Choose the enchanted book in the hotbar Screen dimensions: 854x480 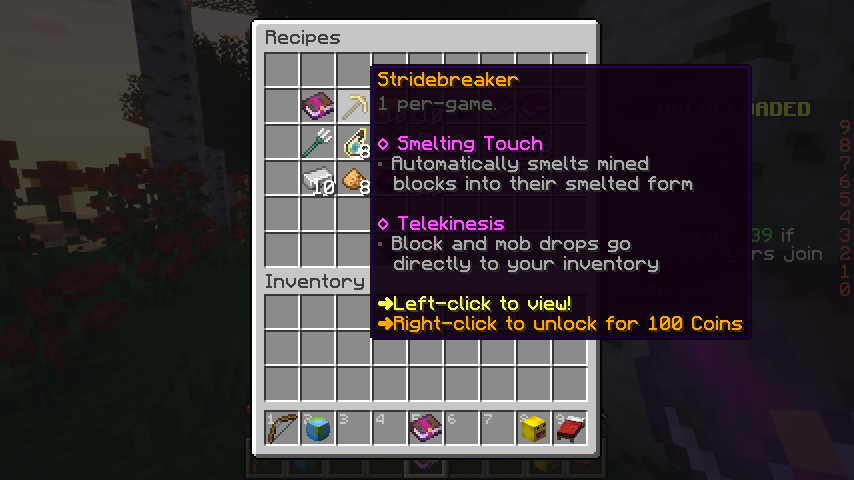pos(426,428)
